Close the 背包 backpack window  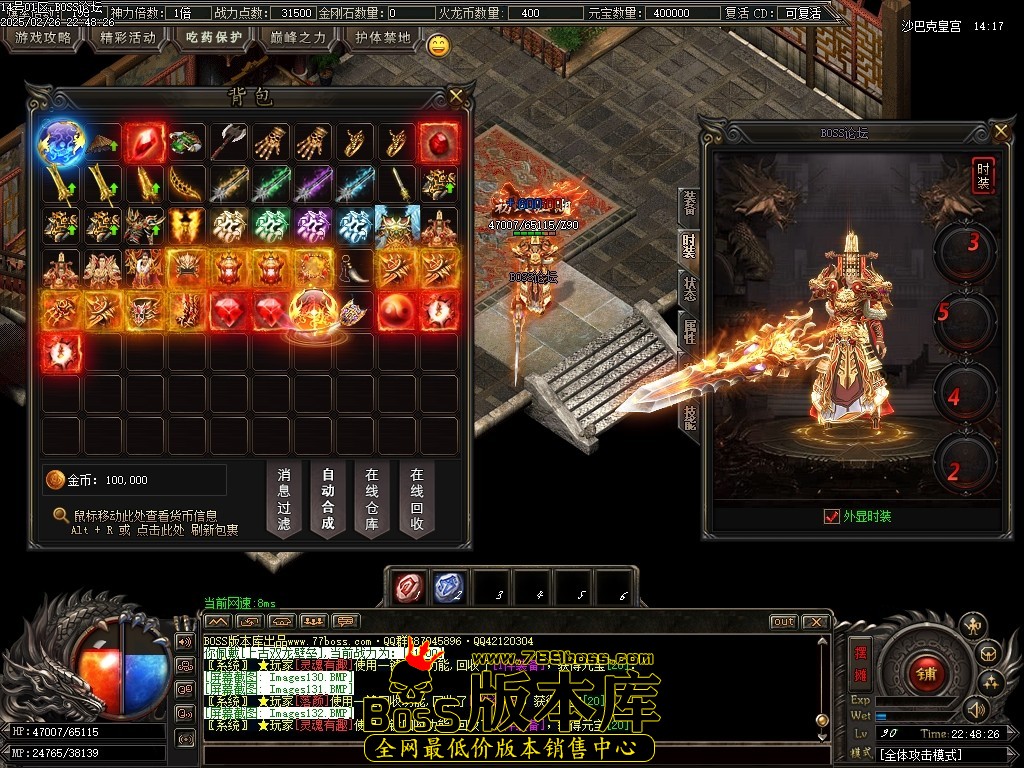456,96
